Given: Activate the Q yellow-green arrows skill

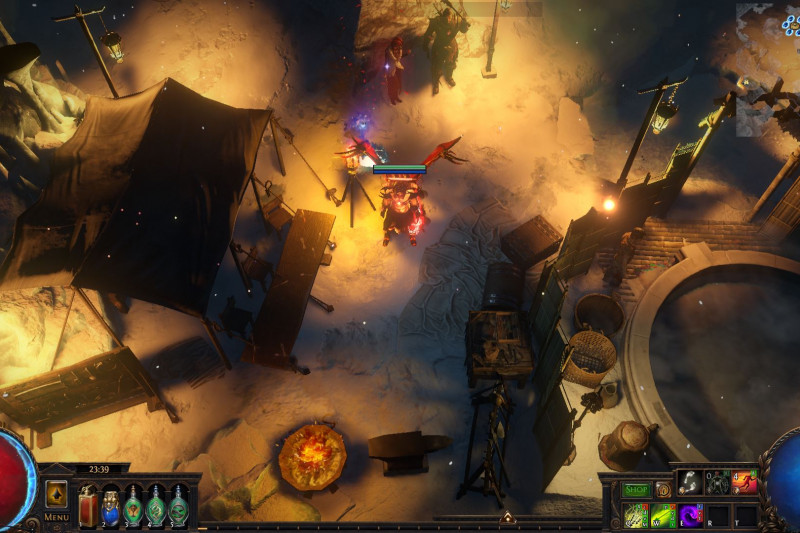Looking at the screenshot, I should point(636,515).
